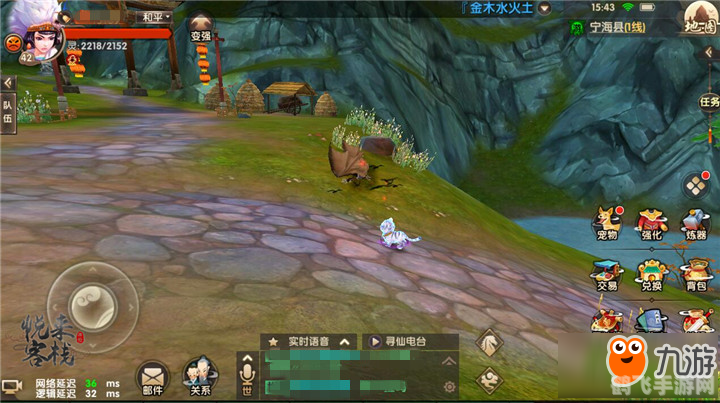Open the chat settings gear
The height and width of the screenshot is (403, 720).
[450, 386]
